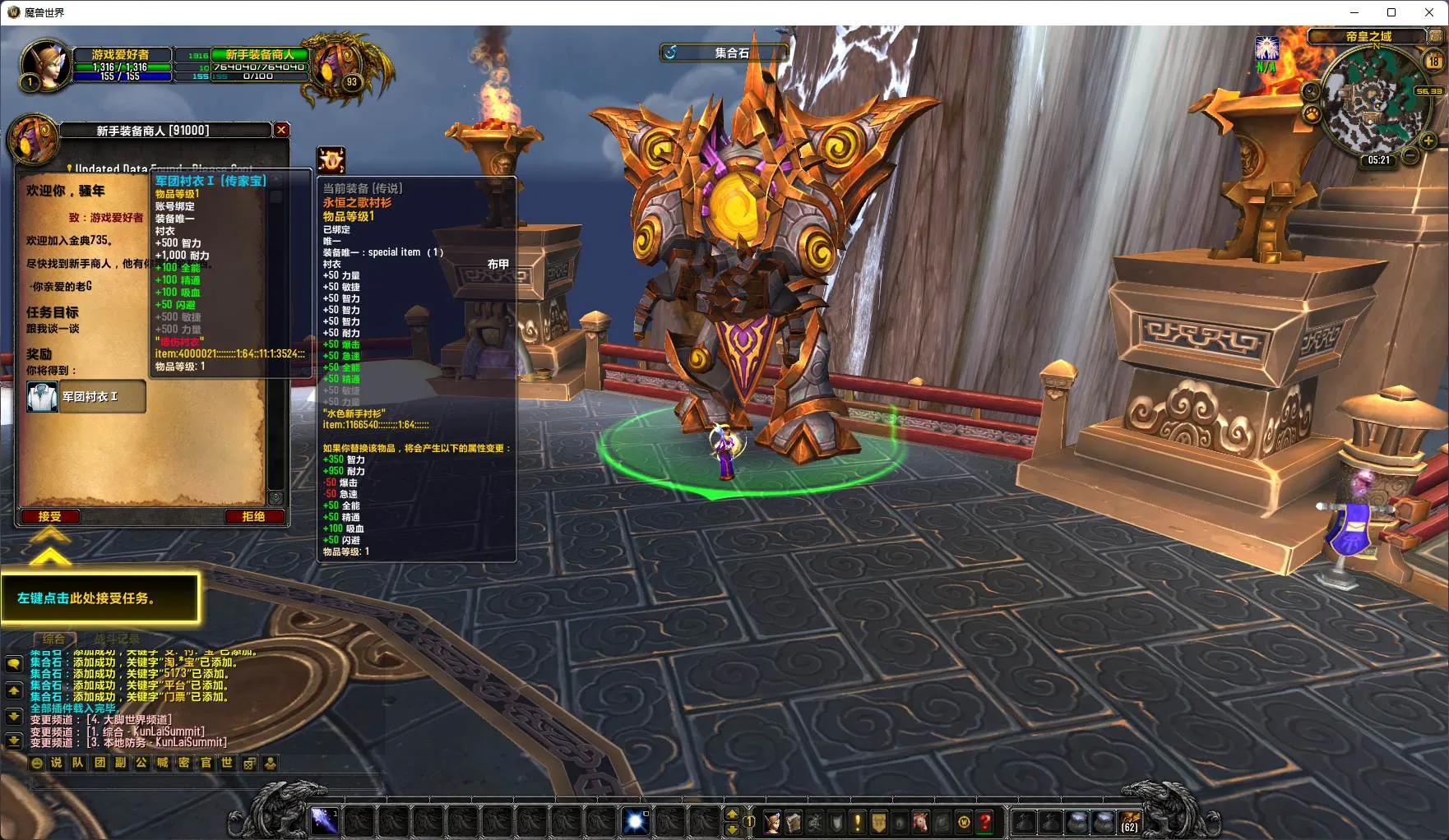1449x840 pixels.
Task: Select the 喊 yell chat channel button
Action: pyautogui.click(x=163, y=763)
